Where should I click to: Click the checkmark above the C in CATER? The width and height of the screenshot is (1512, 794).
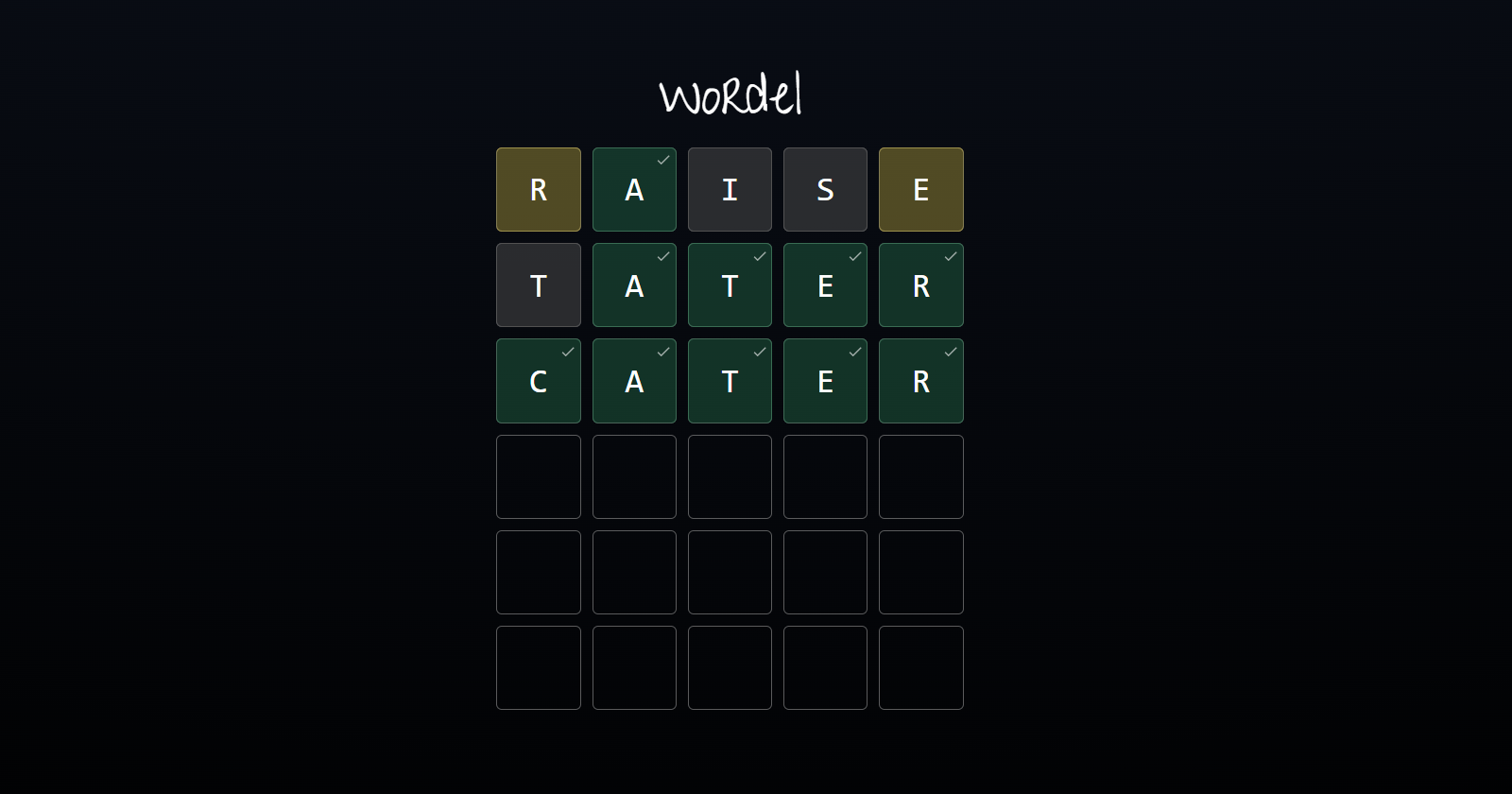(x=567, y=351)
